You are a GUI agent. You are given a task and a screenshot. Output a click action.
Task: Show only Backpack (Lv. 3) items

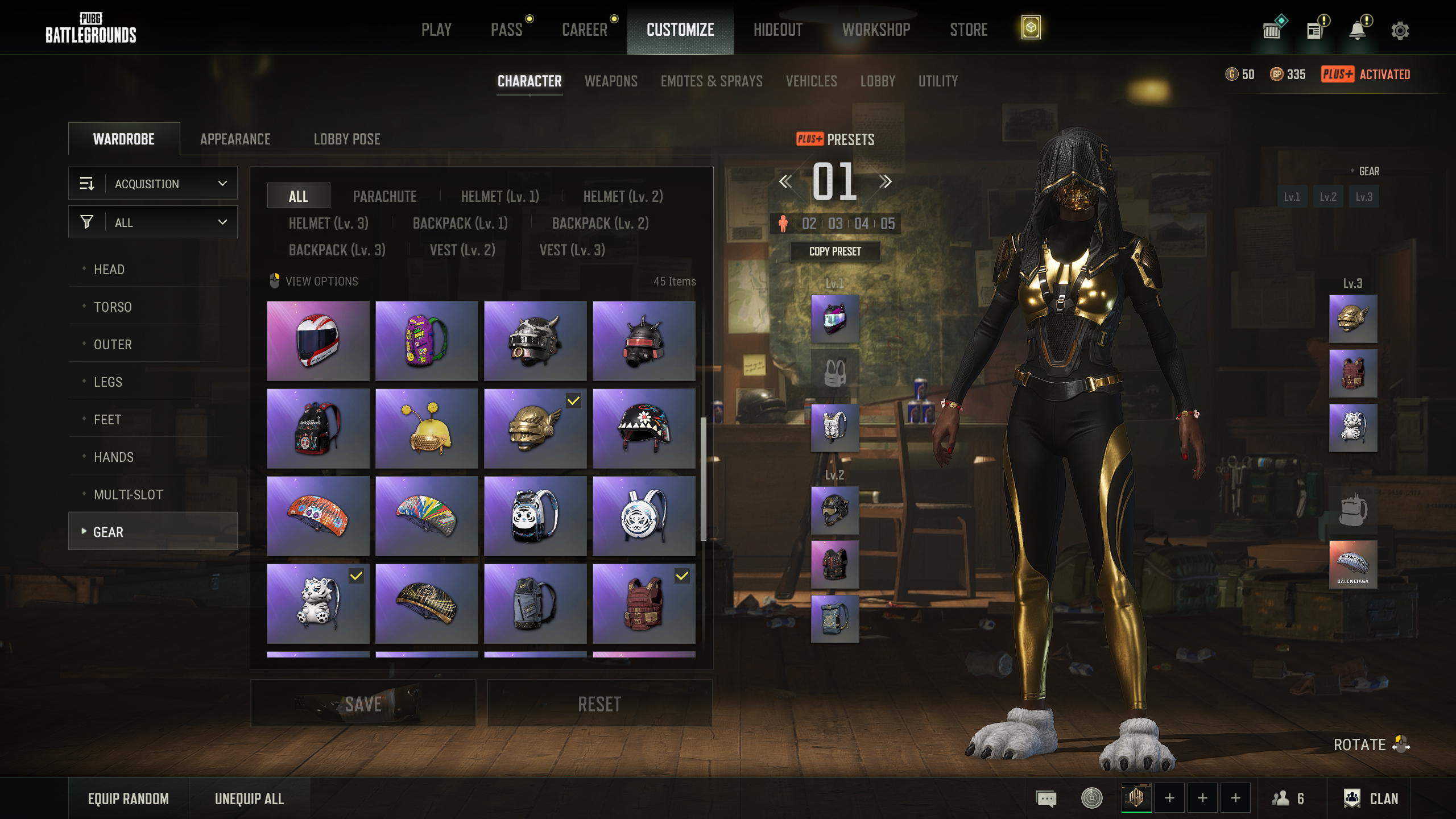tap(337, 250)
